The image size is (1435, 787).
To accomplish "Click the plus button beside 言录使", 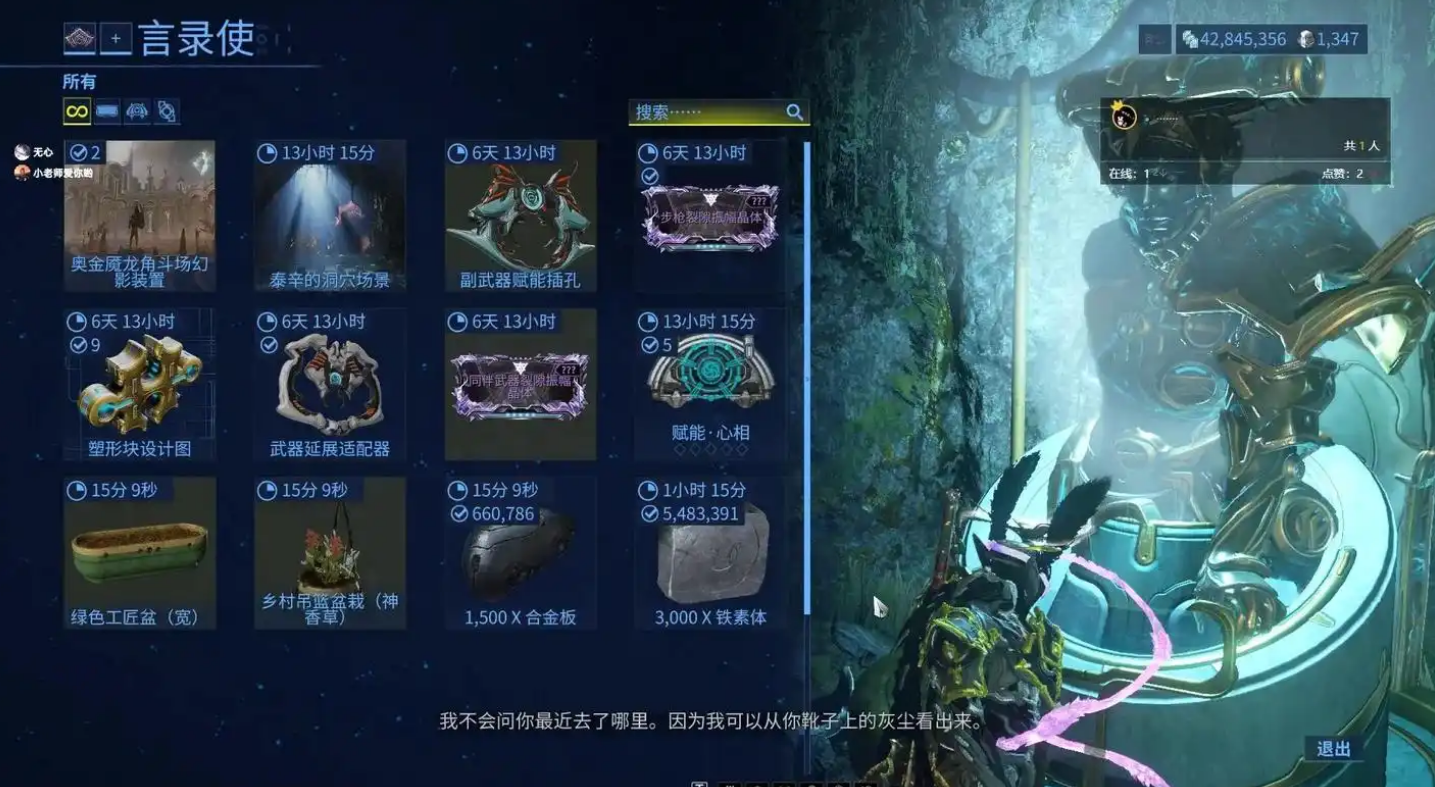I will (x=115, y=39).
